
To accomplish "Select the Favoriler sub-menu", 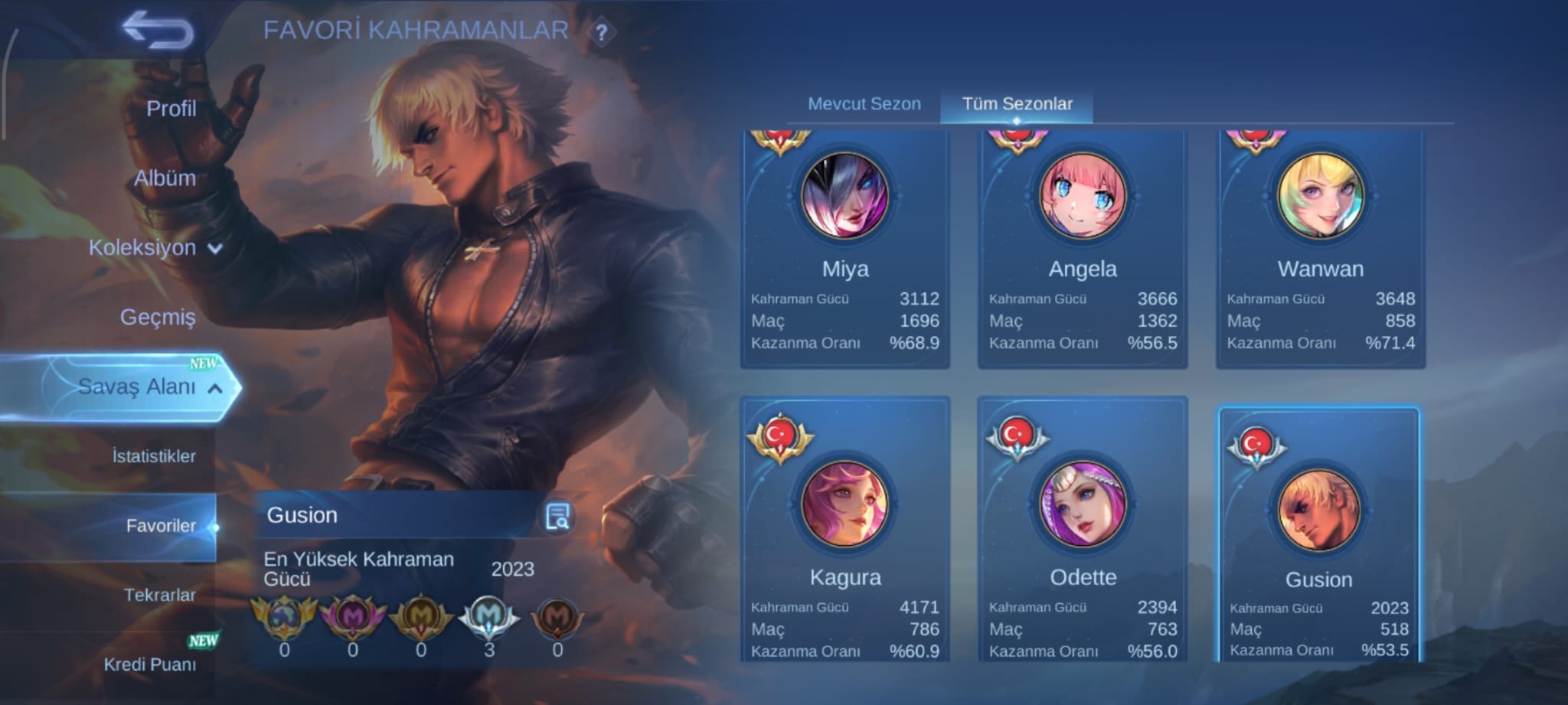I will [161, 526].
